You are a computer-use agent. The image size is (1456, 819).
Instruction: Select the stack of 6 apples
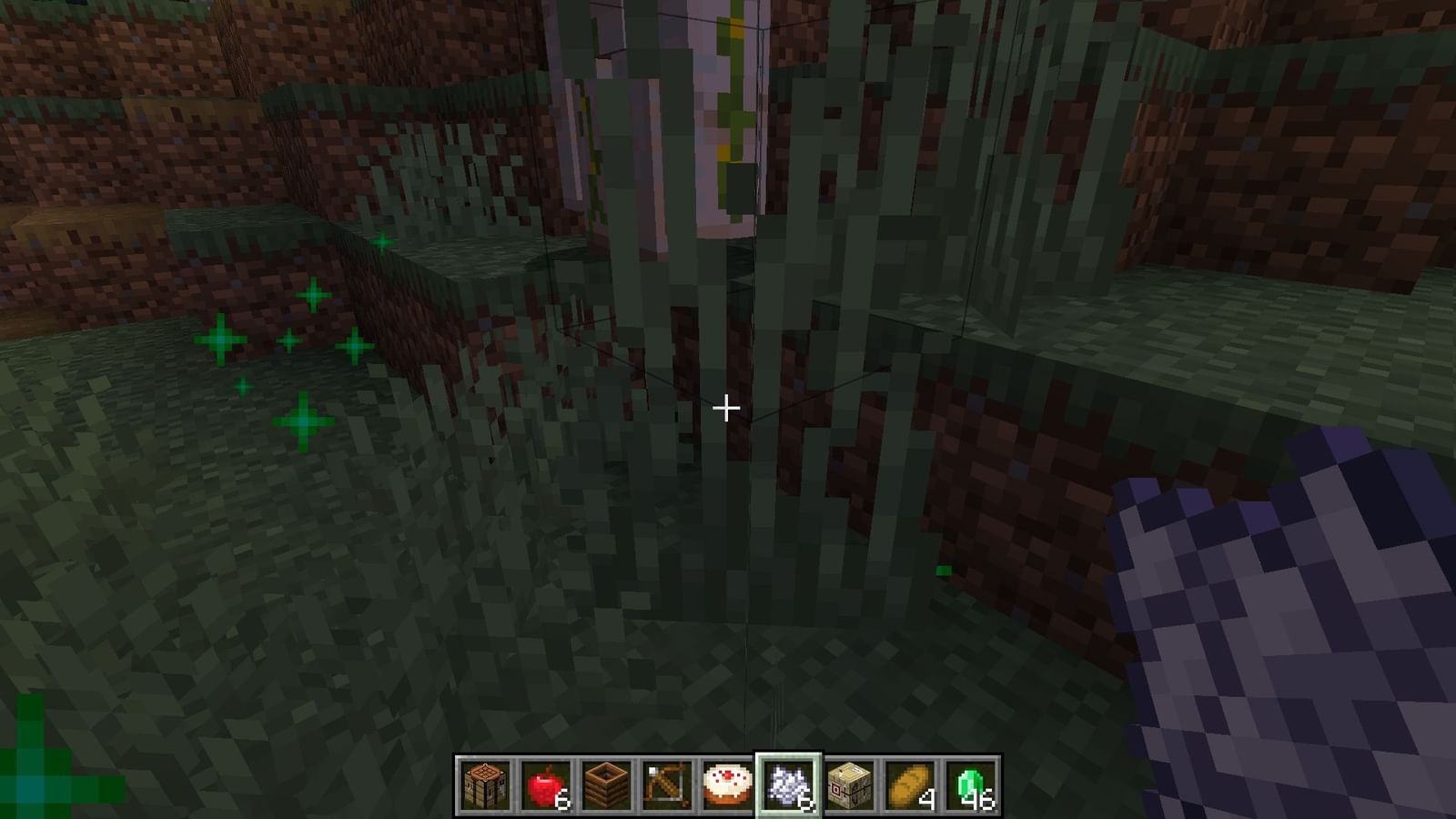547,784
